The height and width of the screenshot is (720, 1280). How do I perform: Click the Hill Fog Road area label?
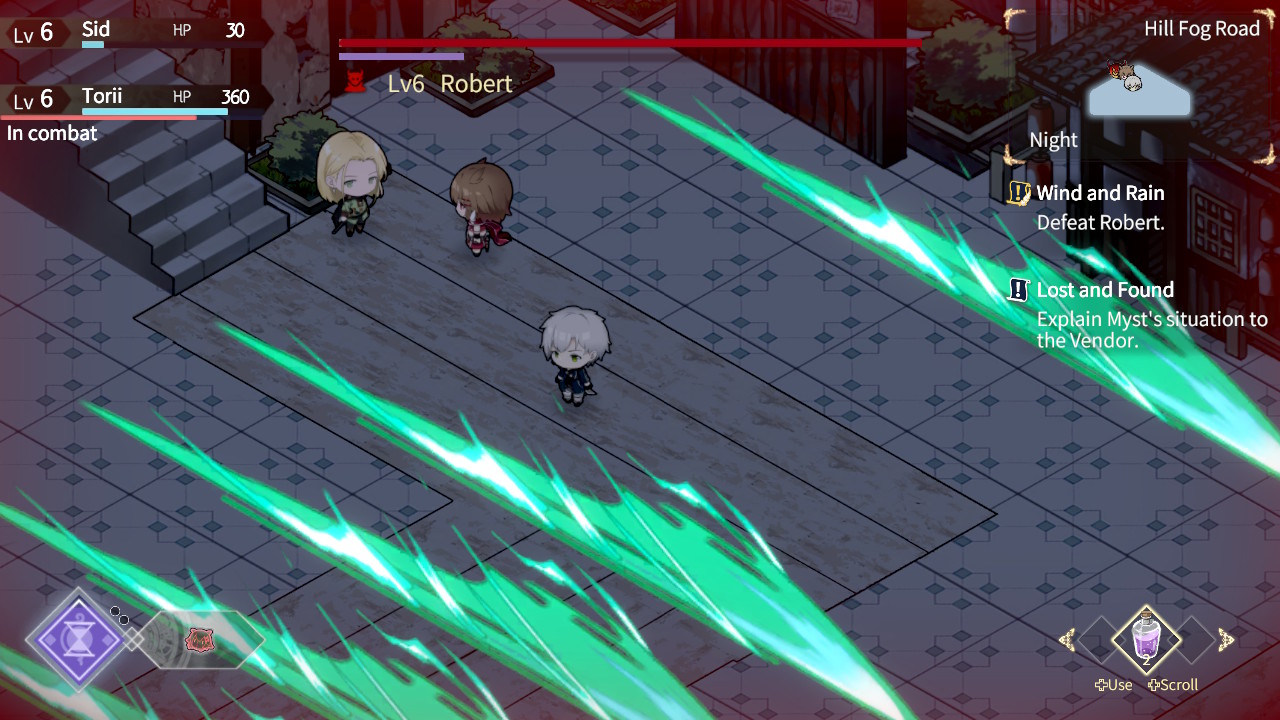point(1202,28)
